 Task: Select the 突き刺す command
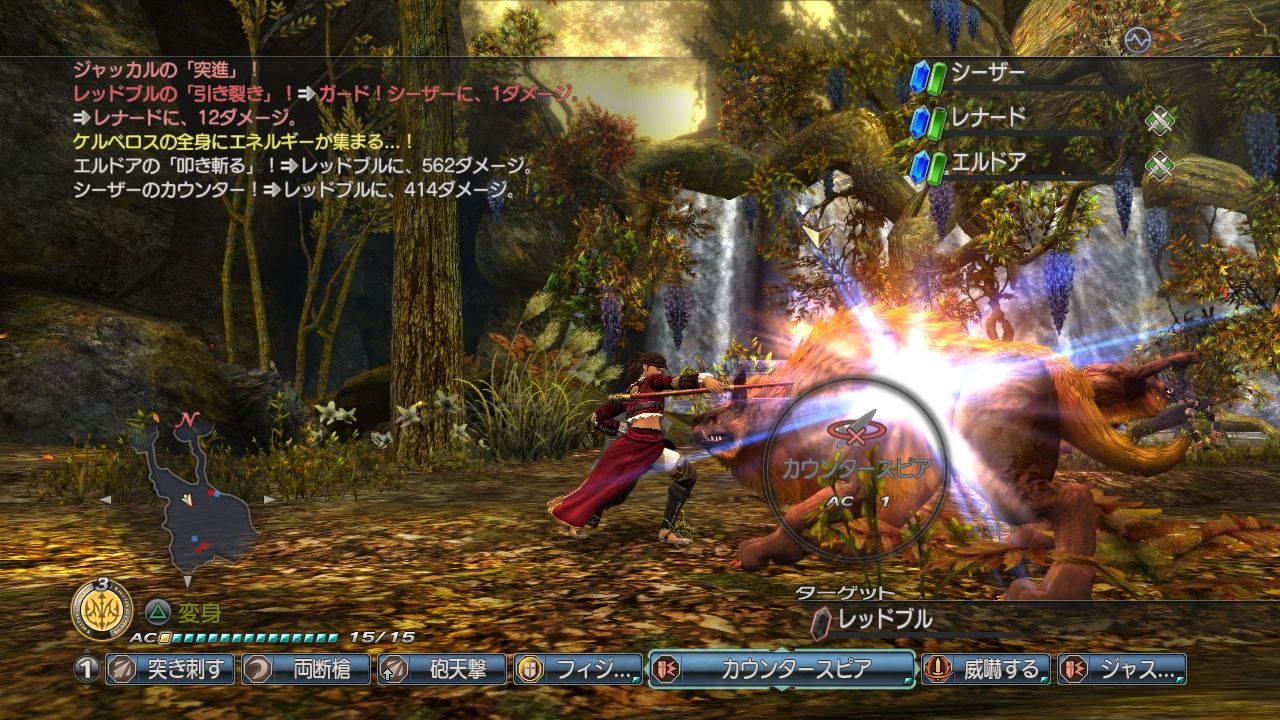(x=170, y=669)
